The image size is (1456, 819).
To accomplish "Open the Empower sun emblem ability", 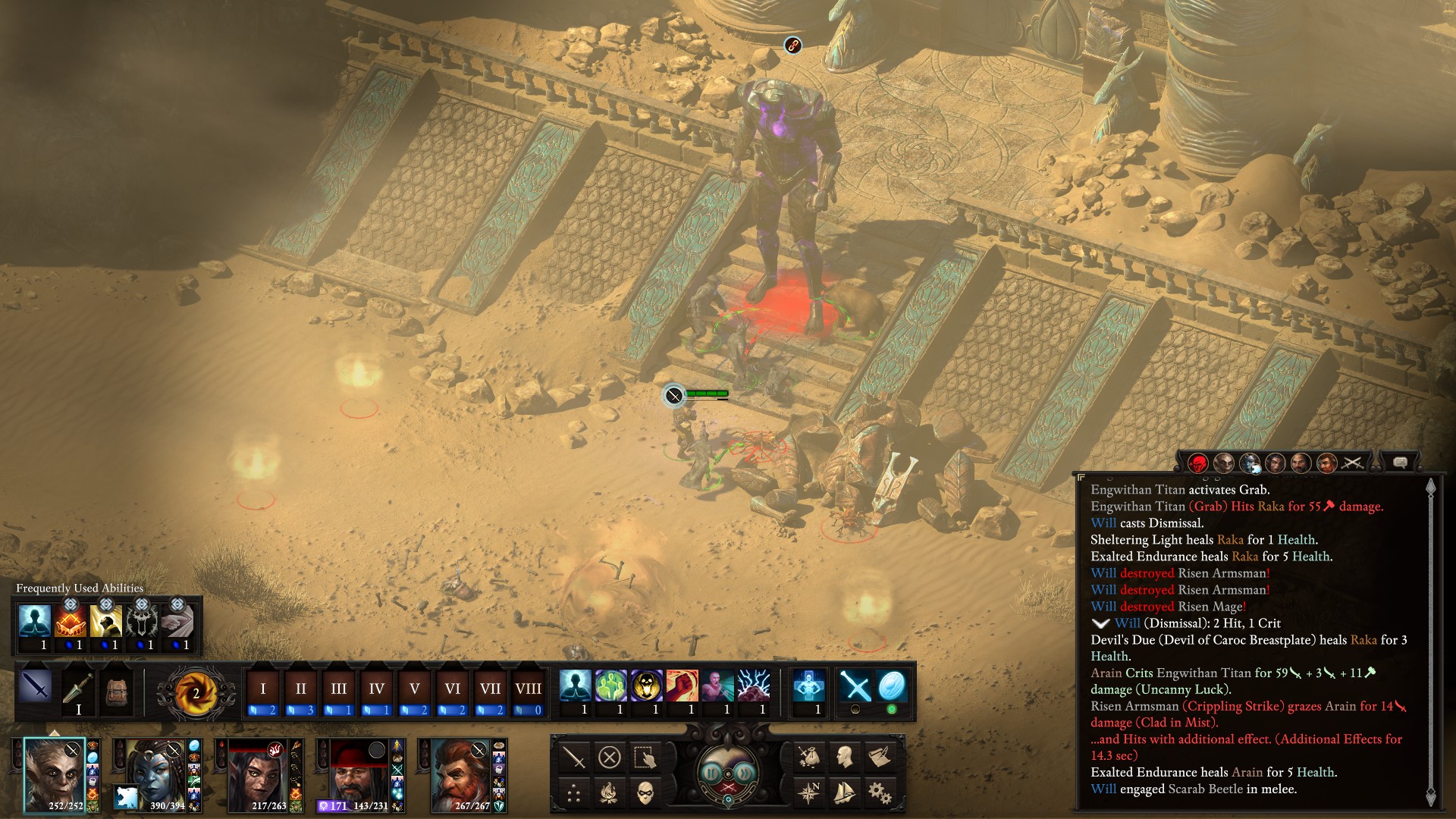I will [195, 692].
